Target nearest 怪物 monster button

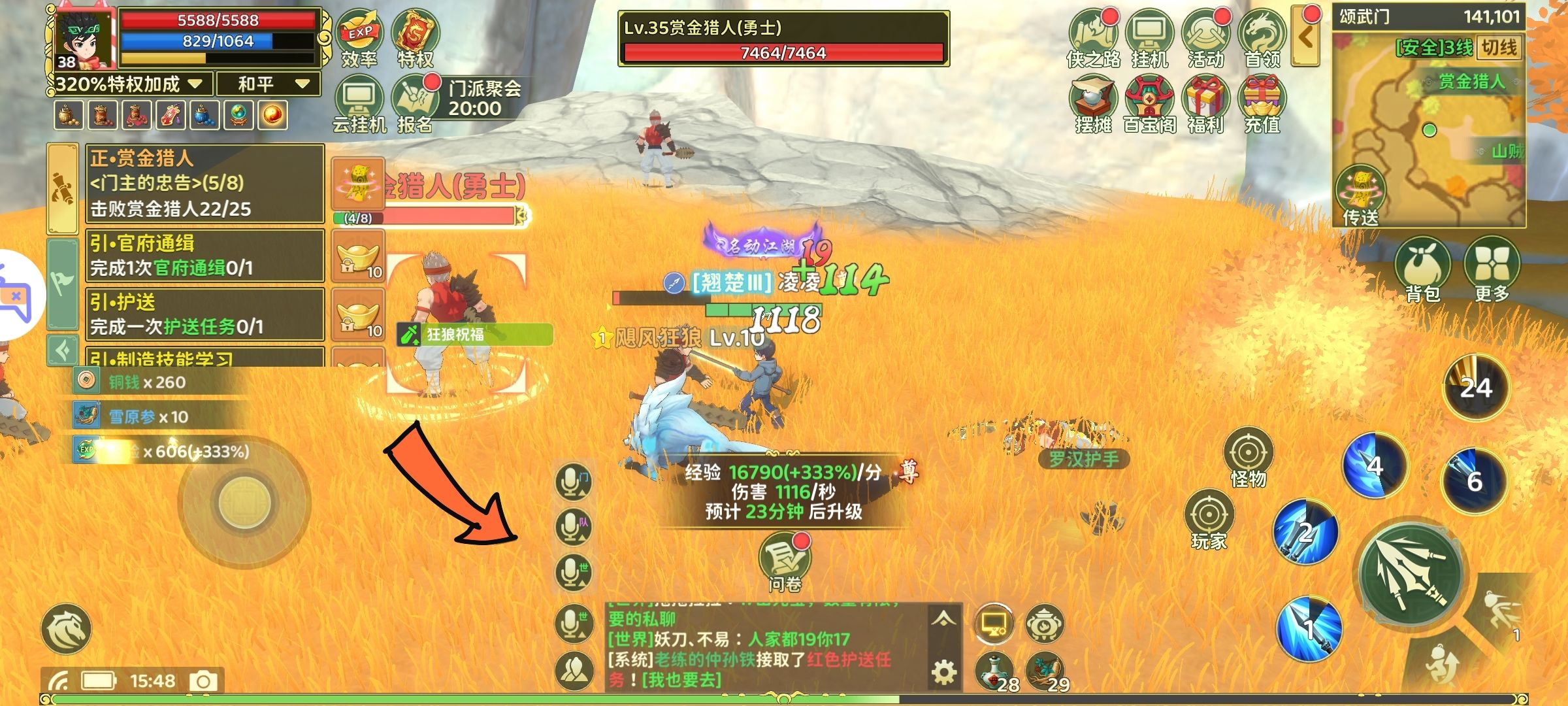click(1248, 458)
